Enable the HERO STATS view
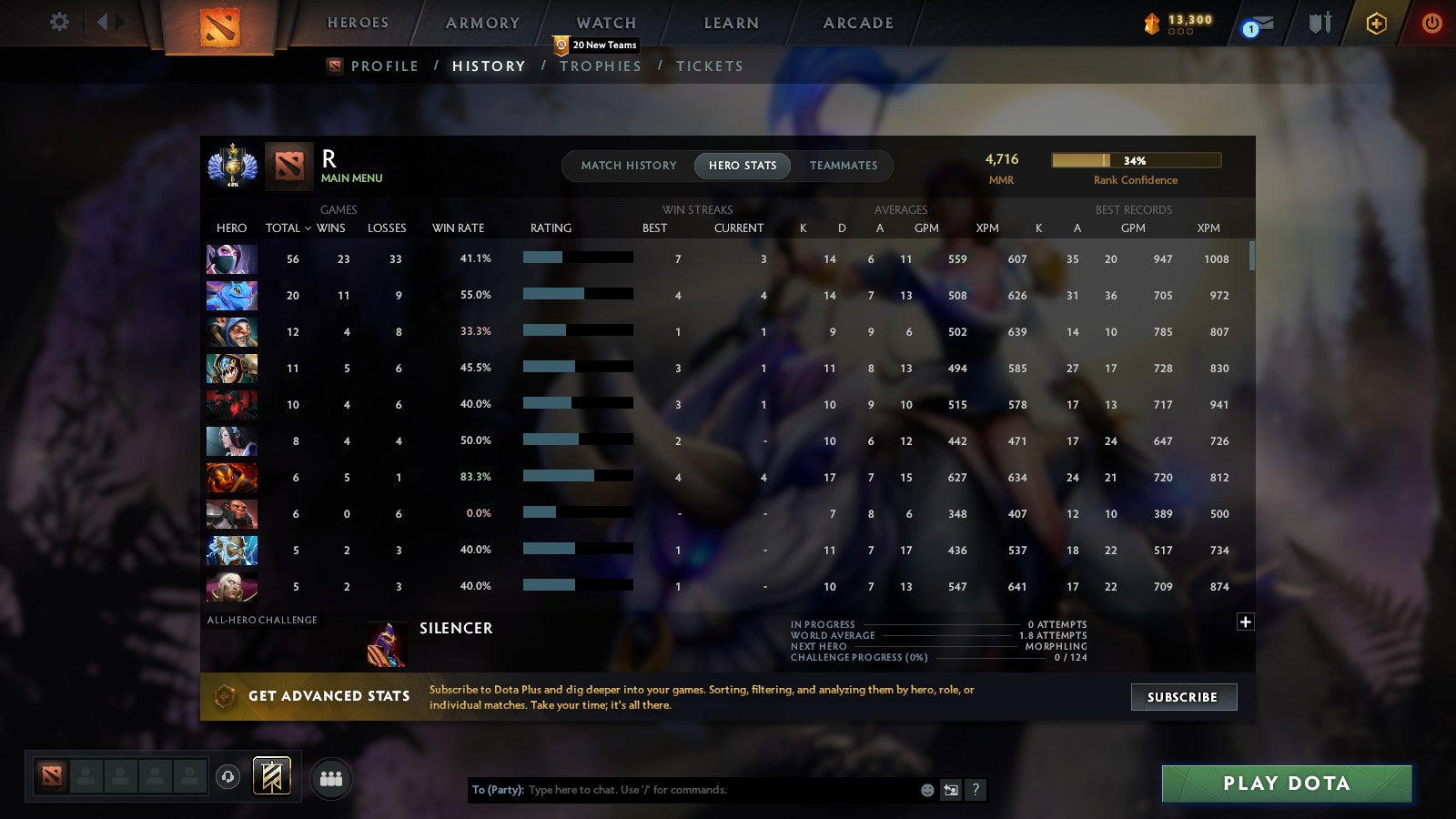The image size is (1456, 819). pos(742,166)
